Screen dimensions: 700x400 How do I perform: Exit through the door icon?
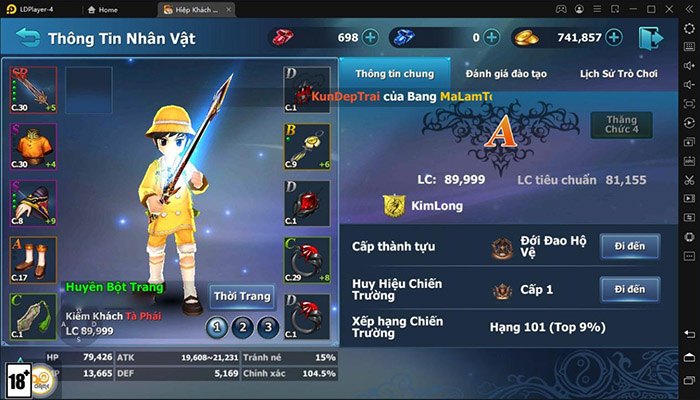pyautogui.click(x=649, y=38)
